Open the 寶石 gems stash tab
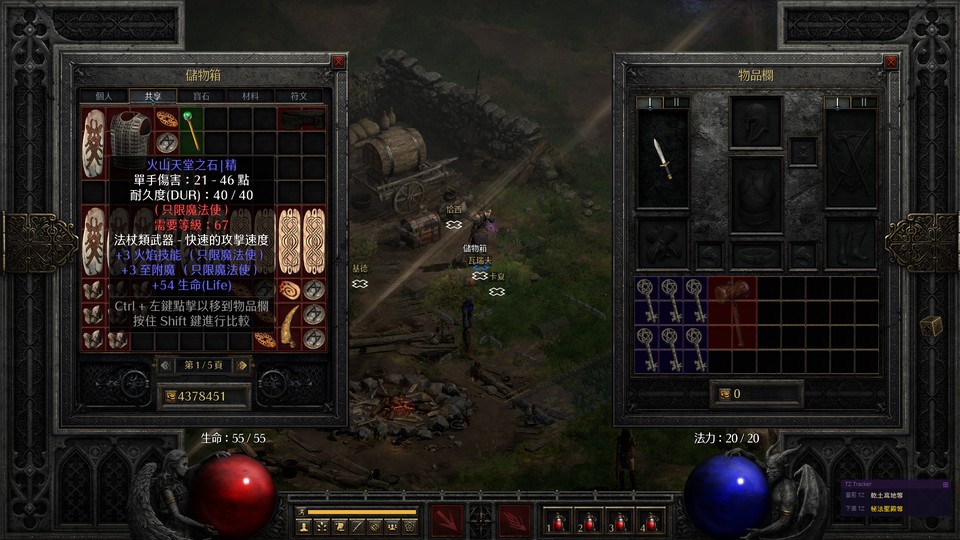 point(201,96)
